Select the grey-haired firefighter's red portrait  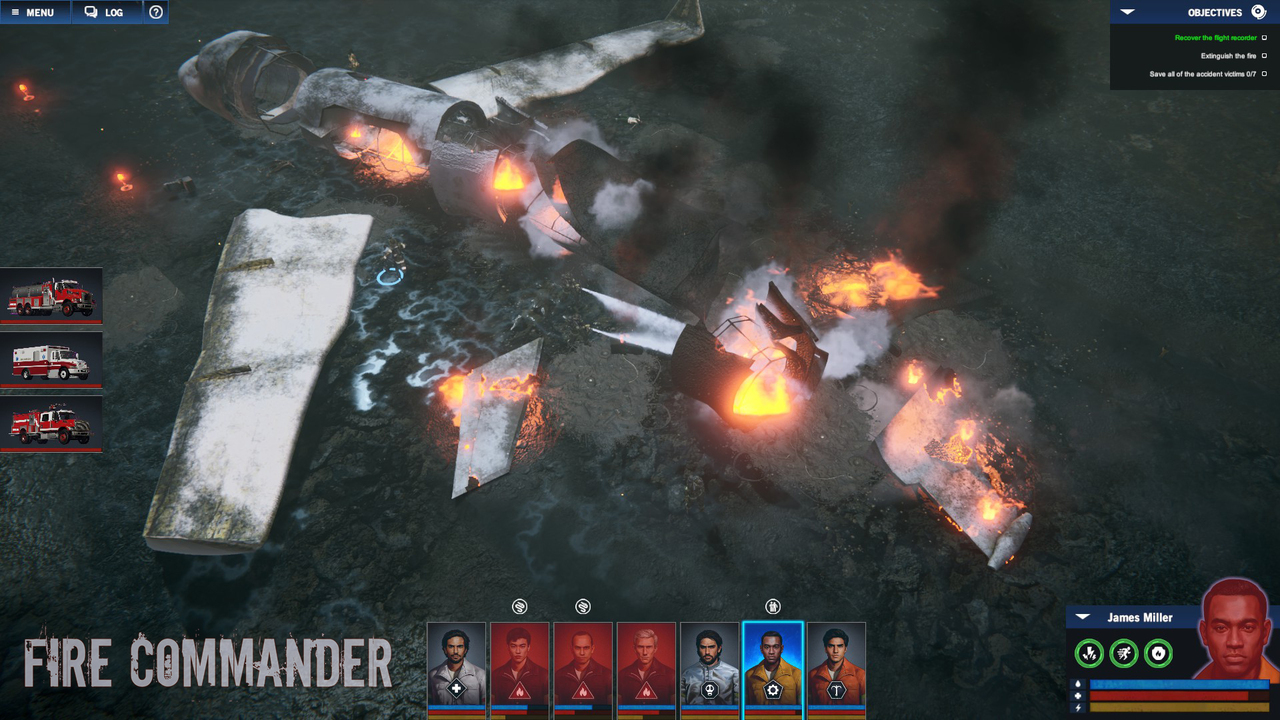point(646,665)
